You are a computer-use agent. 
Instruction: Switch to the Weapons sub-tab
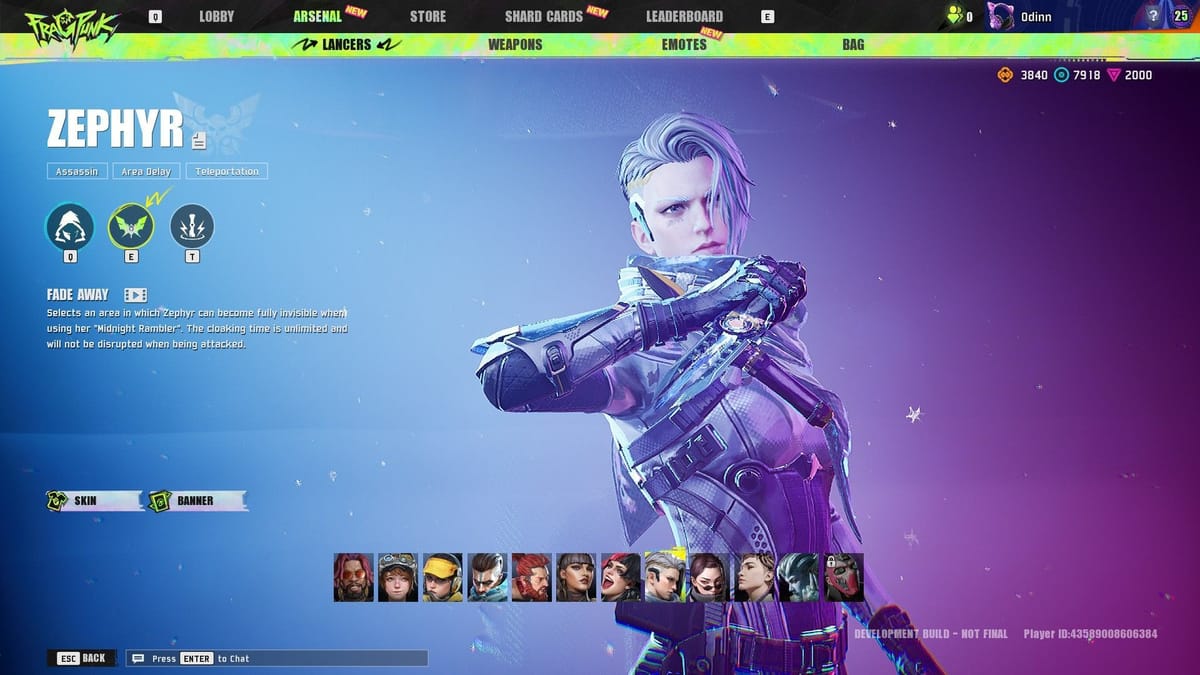pyautogui.click(x=515, y=45)
